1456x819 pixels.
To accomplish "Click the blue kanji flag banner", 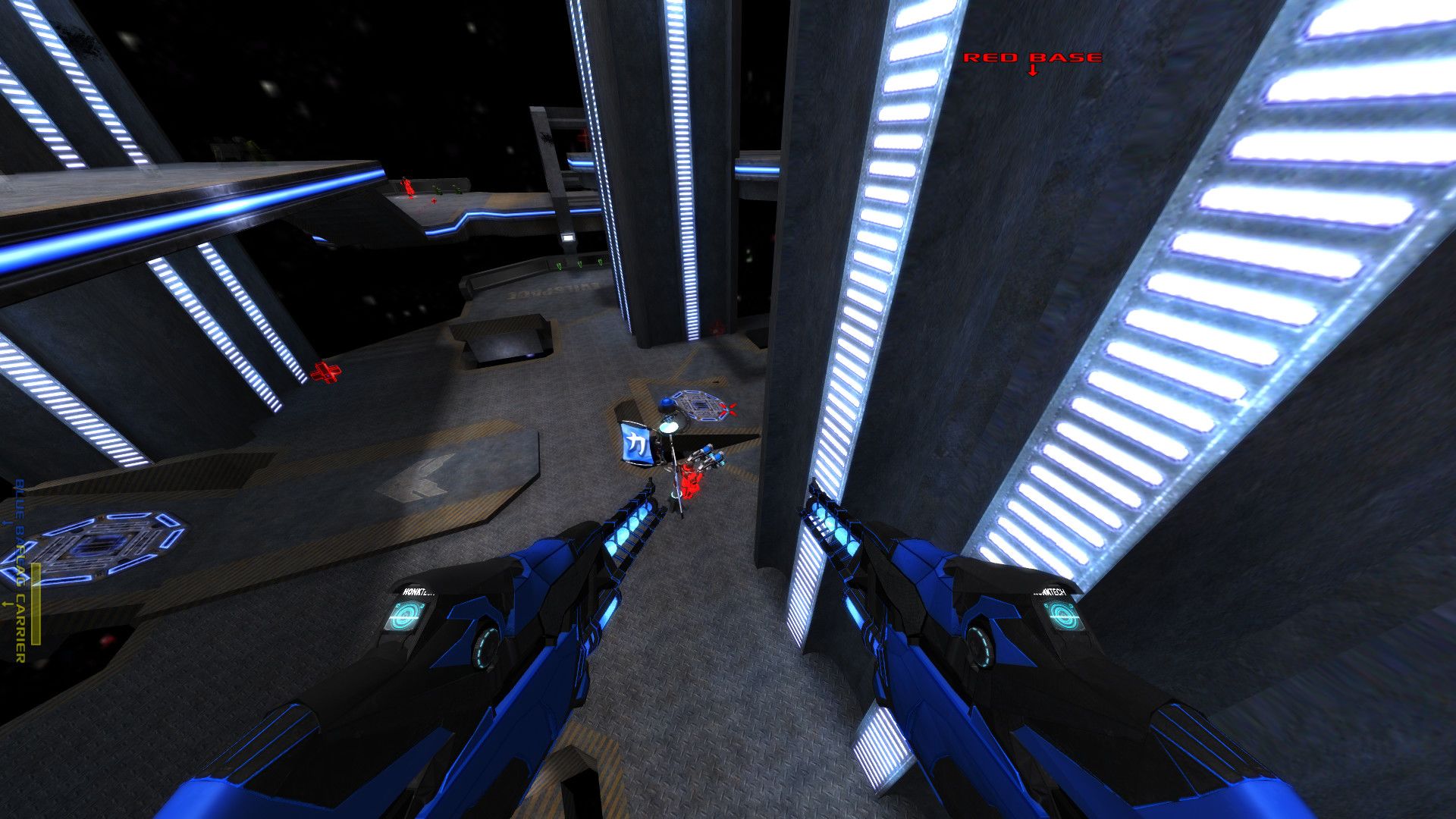I will tap(635, 444).
